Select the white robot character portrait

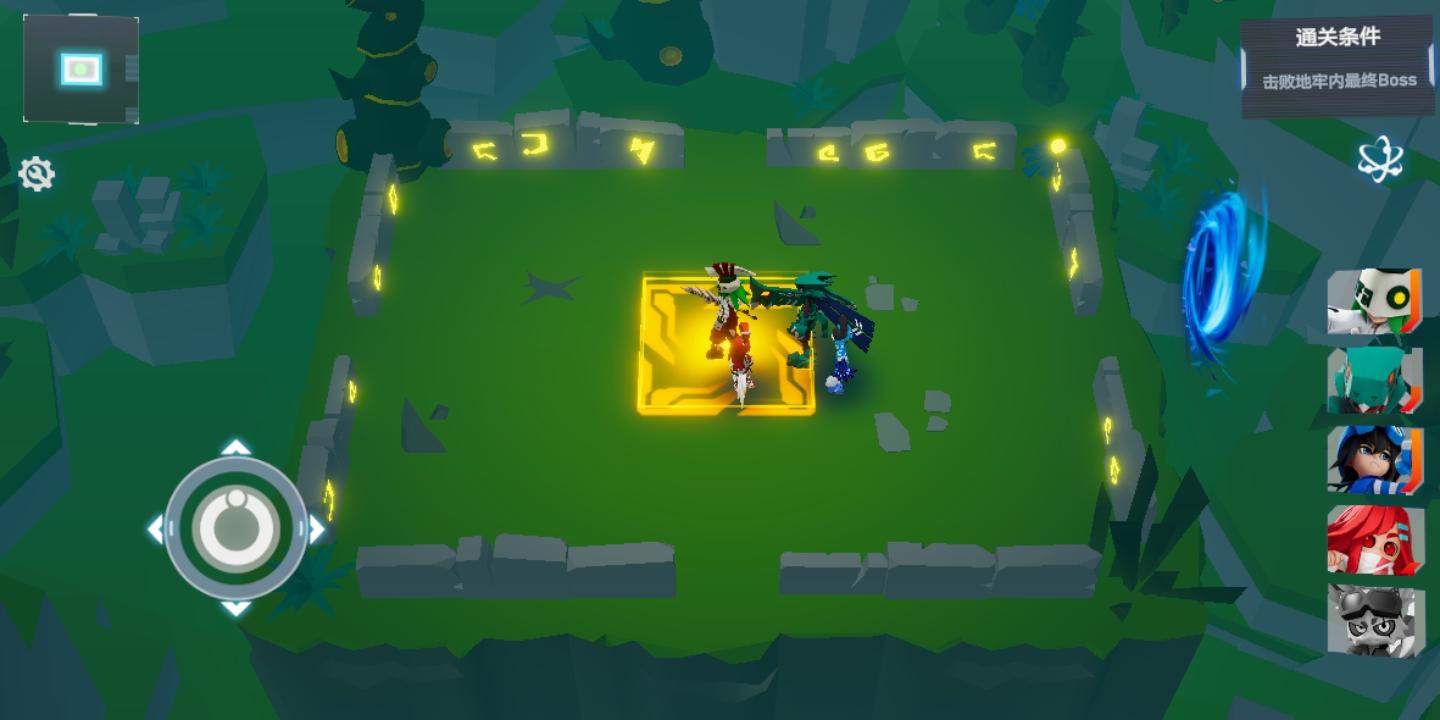click(x=1375, y=300)
